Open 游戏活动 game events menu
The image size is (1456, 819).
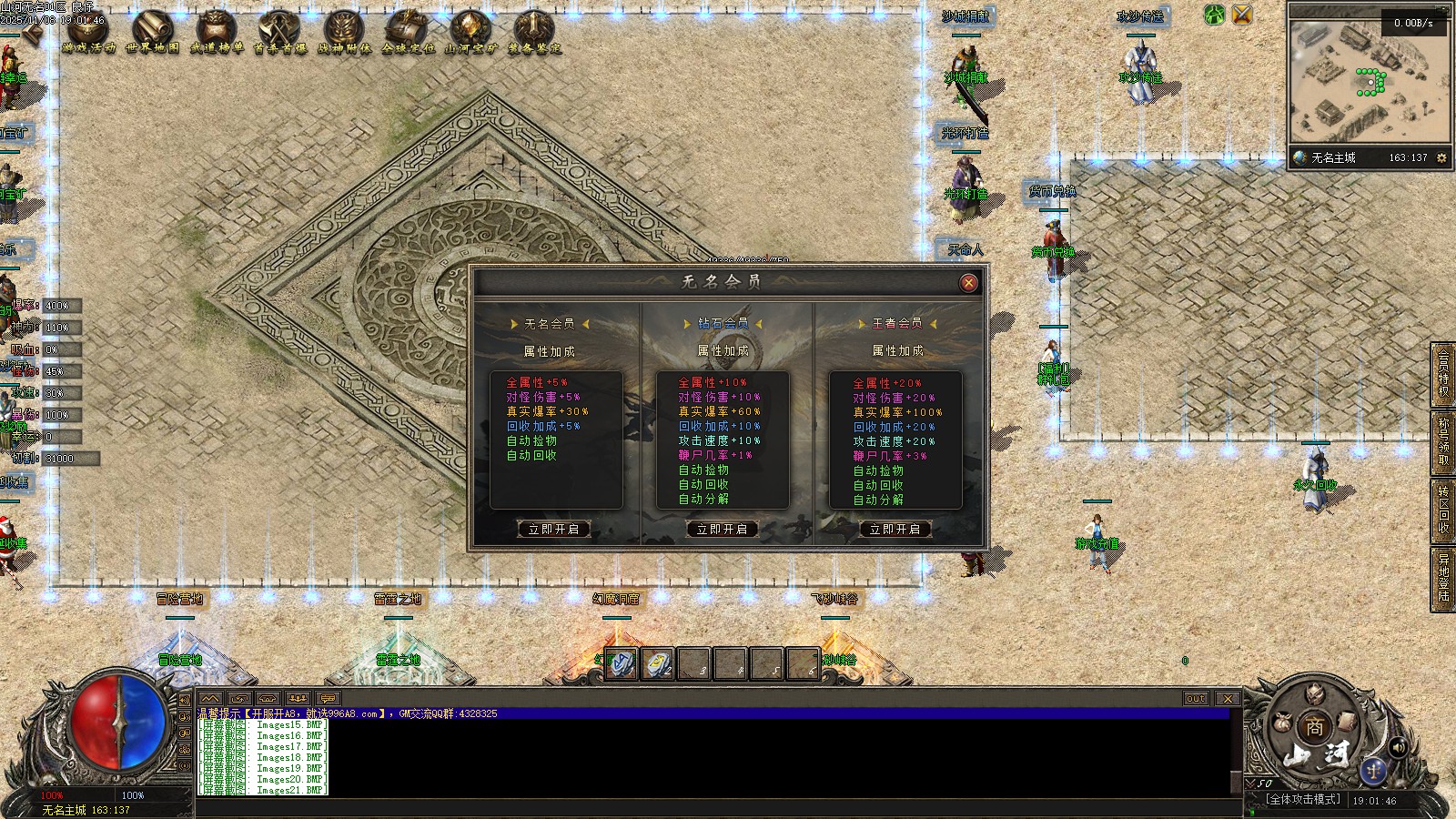[89, 32]
